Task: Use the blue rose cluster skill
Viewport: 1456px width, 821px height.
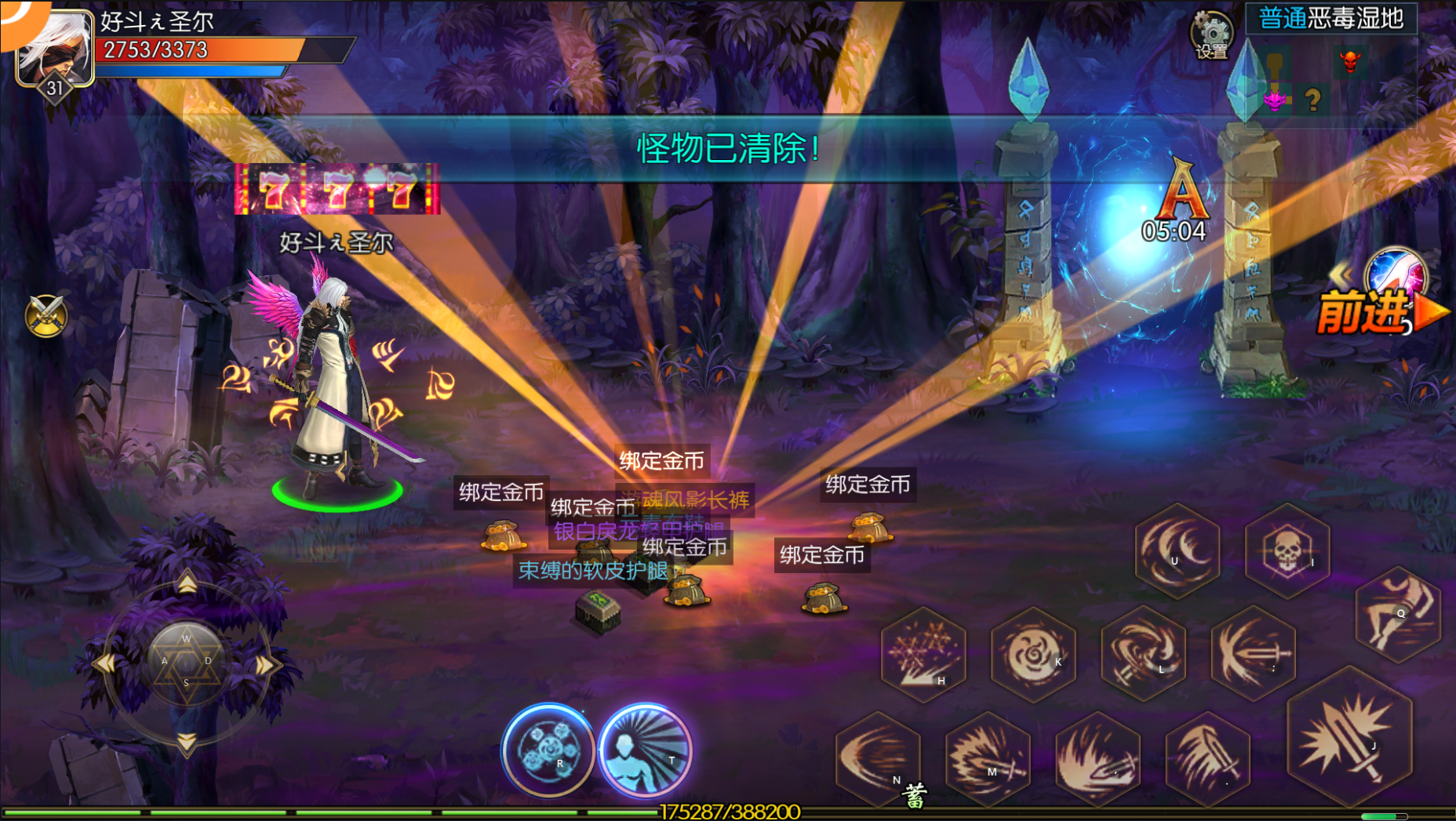Action: click(548, 750)
